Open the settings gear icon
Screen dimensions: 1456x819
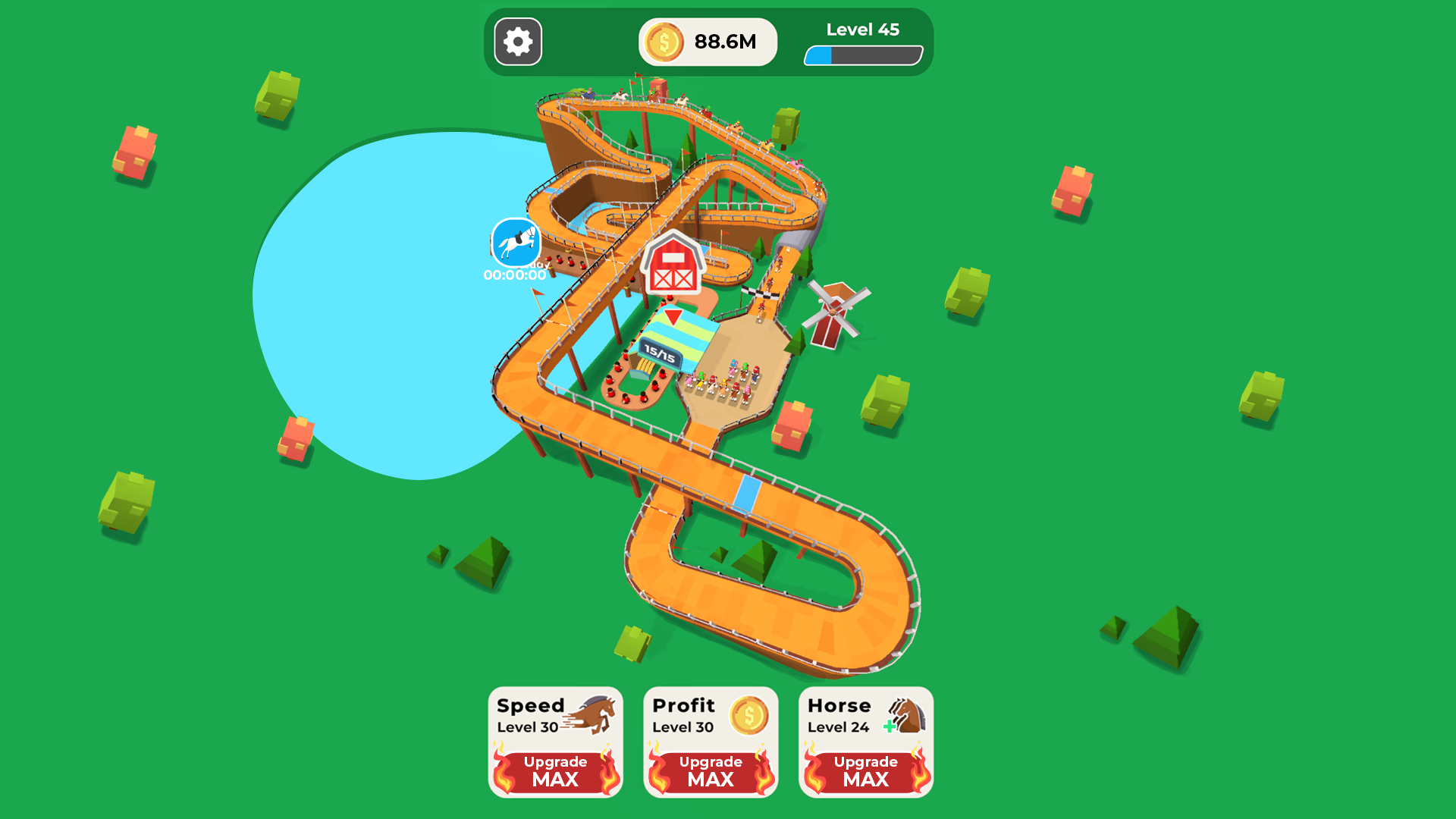[518, 42]
